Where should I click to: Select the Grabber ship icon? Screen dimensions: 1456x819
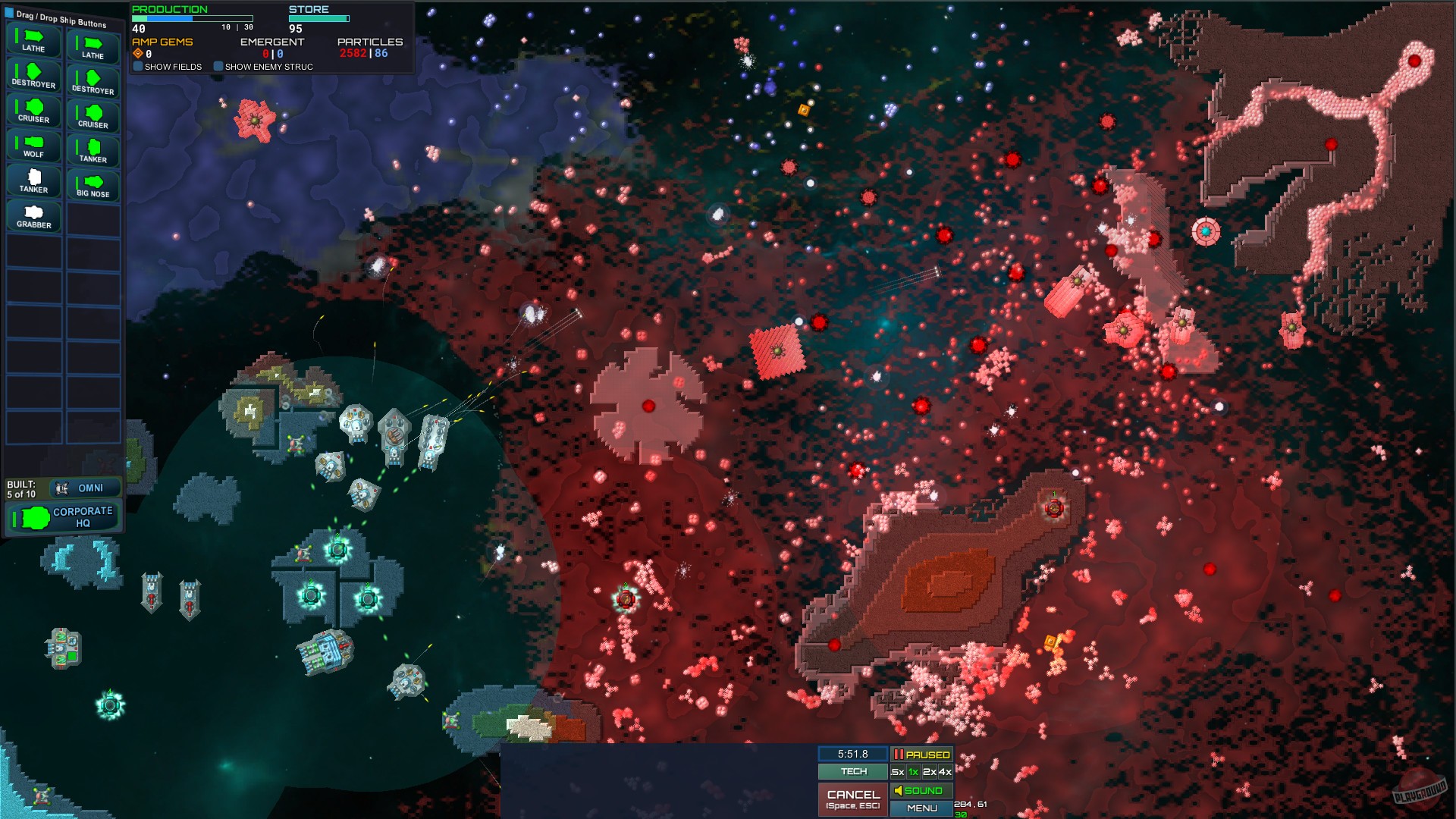pyautogui.click(x=33, y=214)
